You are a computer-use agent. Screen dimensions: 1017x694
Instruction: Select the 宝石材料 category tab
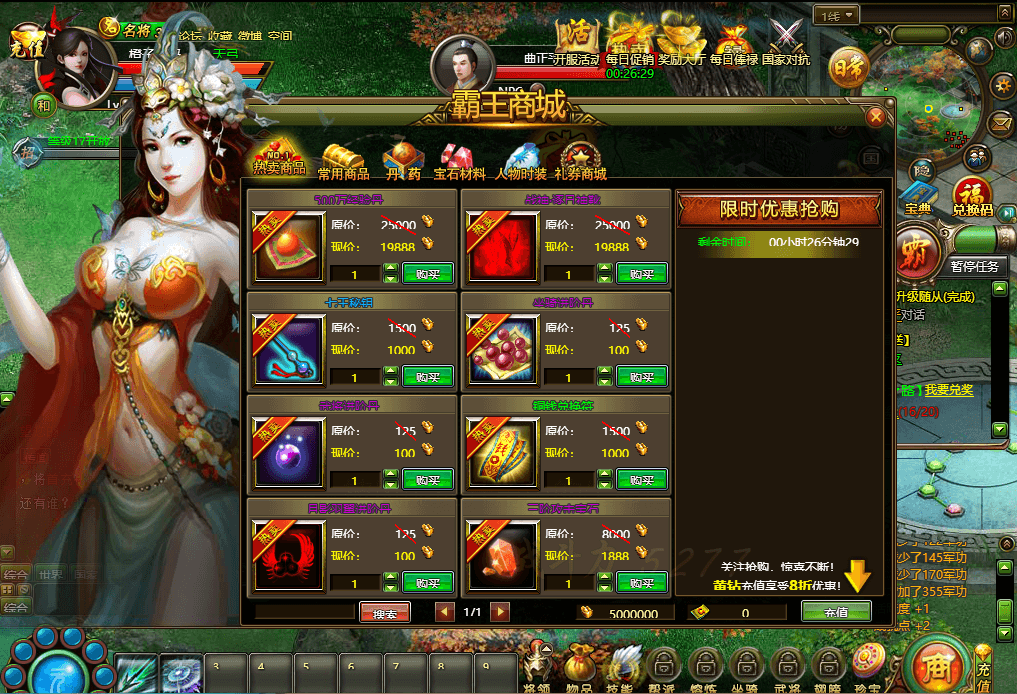458,160
